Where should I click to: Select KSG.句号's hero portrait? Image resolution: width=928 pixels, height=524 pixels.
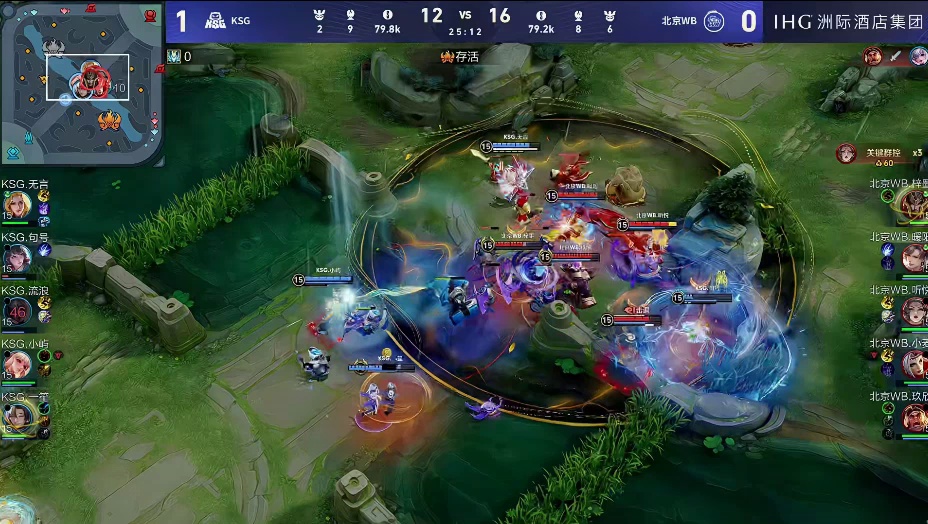point(18,258)
